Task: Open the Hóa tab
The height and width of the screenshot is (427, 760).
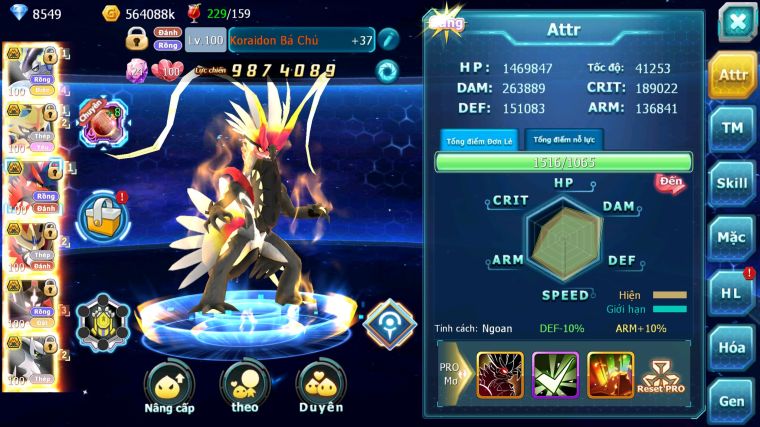Action: [x=732, y=347]
